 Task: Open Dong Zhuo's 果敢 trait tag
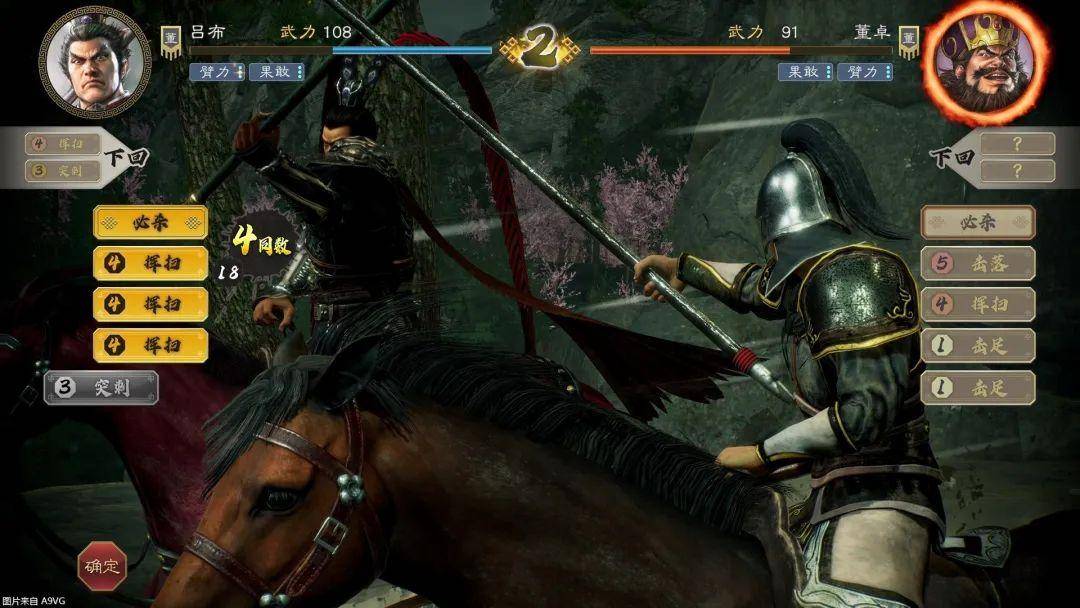click(x=805, y=72)
